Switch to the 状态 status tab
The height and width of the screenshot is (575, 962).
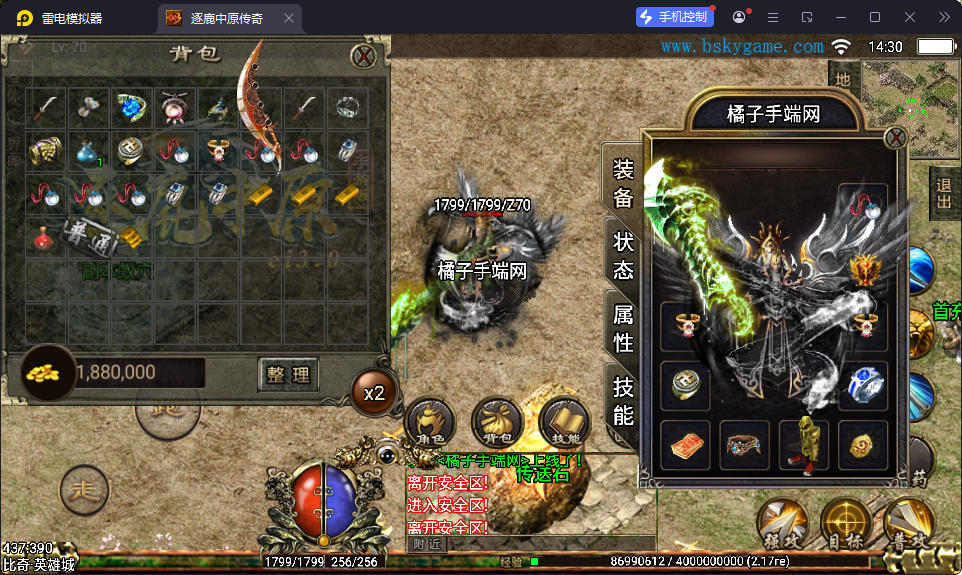pos(623,254)
